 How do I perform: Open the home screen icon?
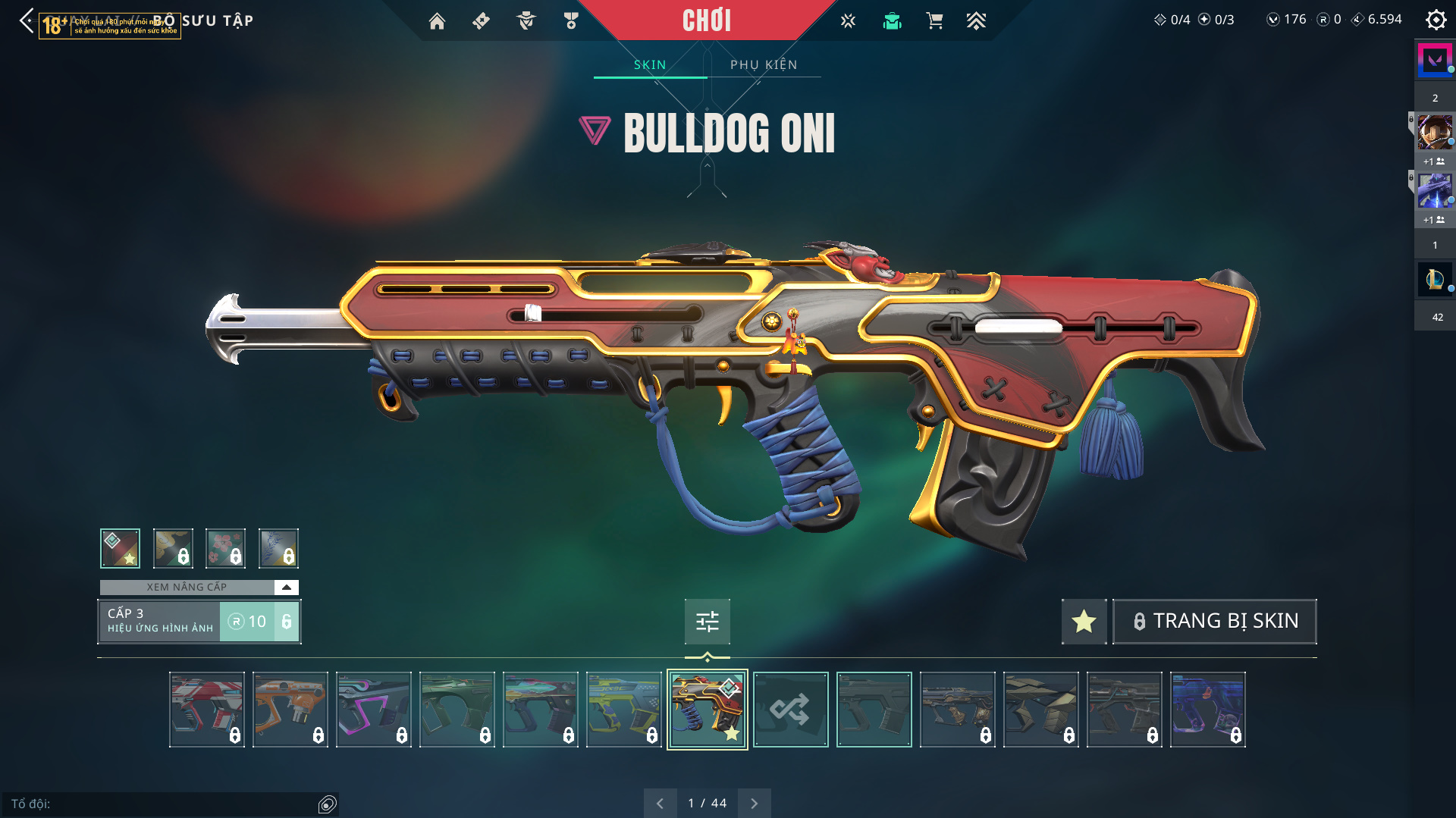[437, 21]
